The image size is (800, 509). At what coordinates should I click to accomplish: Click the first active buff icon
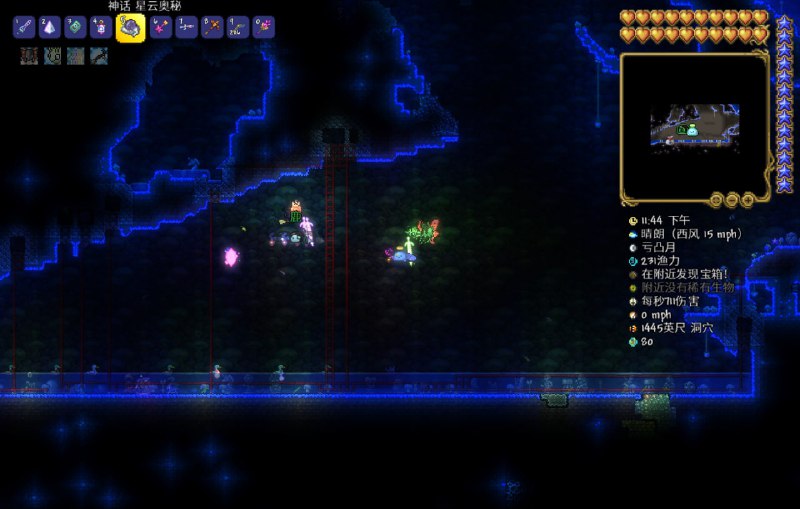click(29, 56)
